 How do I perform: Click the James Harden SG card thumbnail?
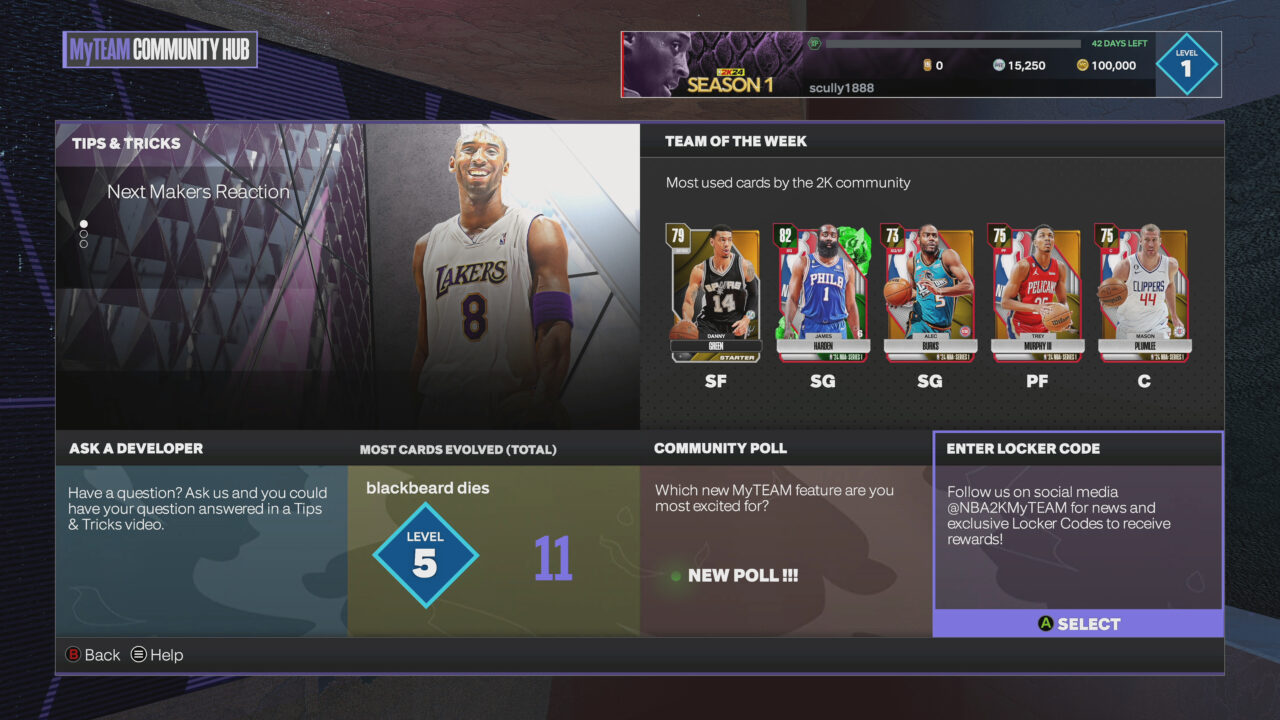coord(822,290)
